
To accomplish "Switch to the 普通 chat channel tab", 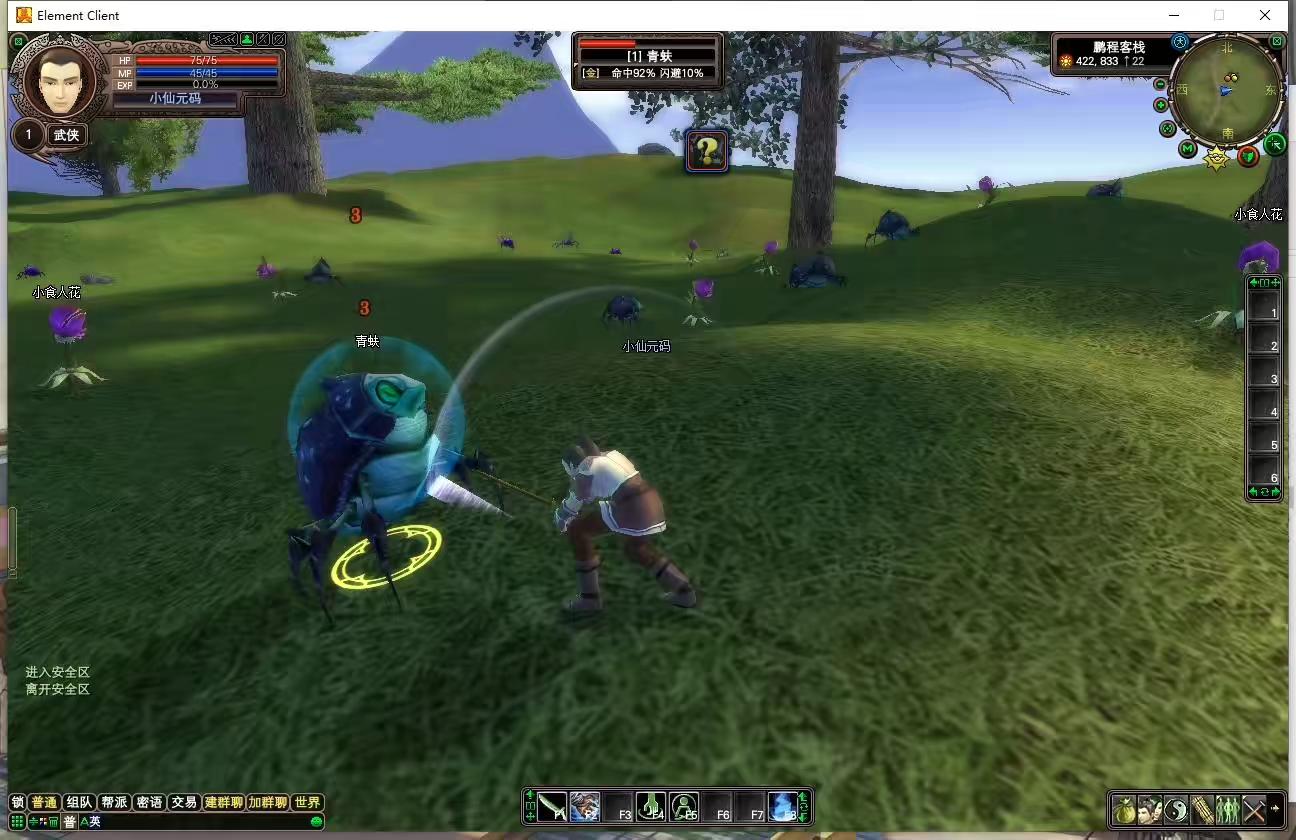I will 44,802.
